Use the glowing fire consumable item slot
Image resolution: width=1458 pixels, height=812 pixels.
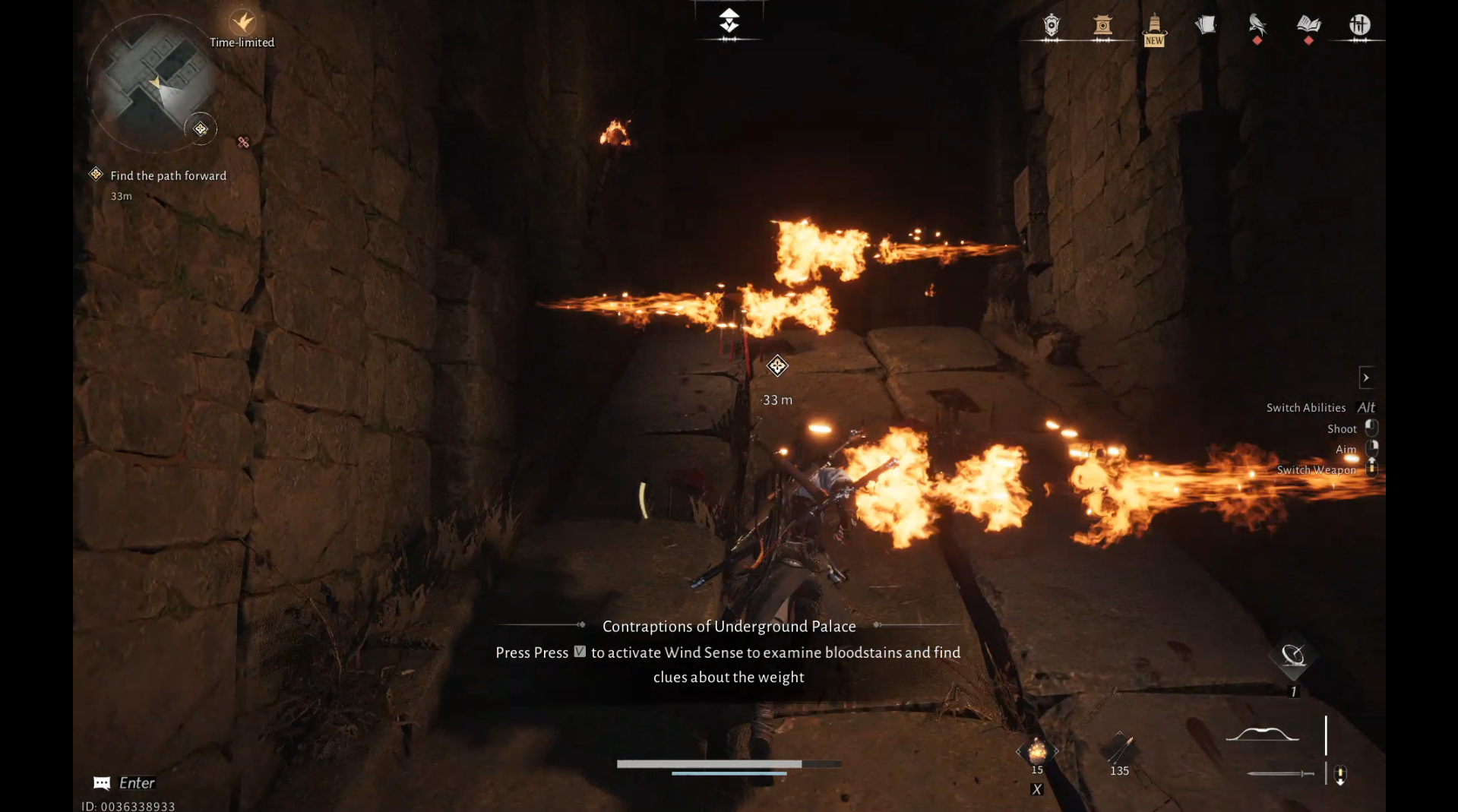(x=1037, y=753)
